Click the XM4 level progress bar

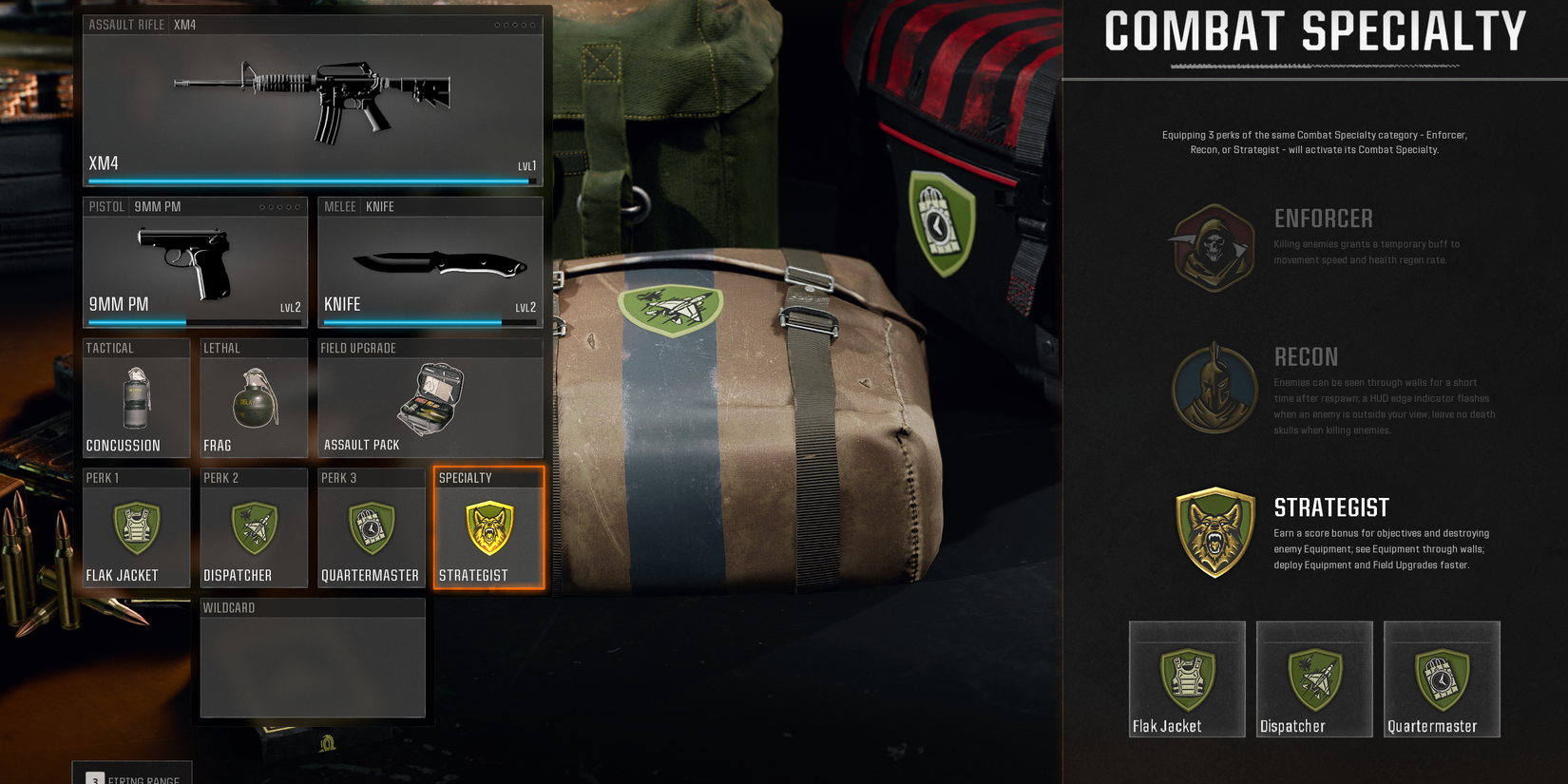(x=313, y=181)
